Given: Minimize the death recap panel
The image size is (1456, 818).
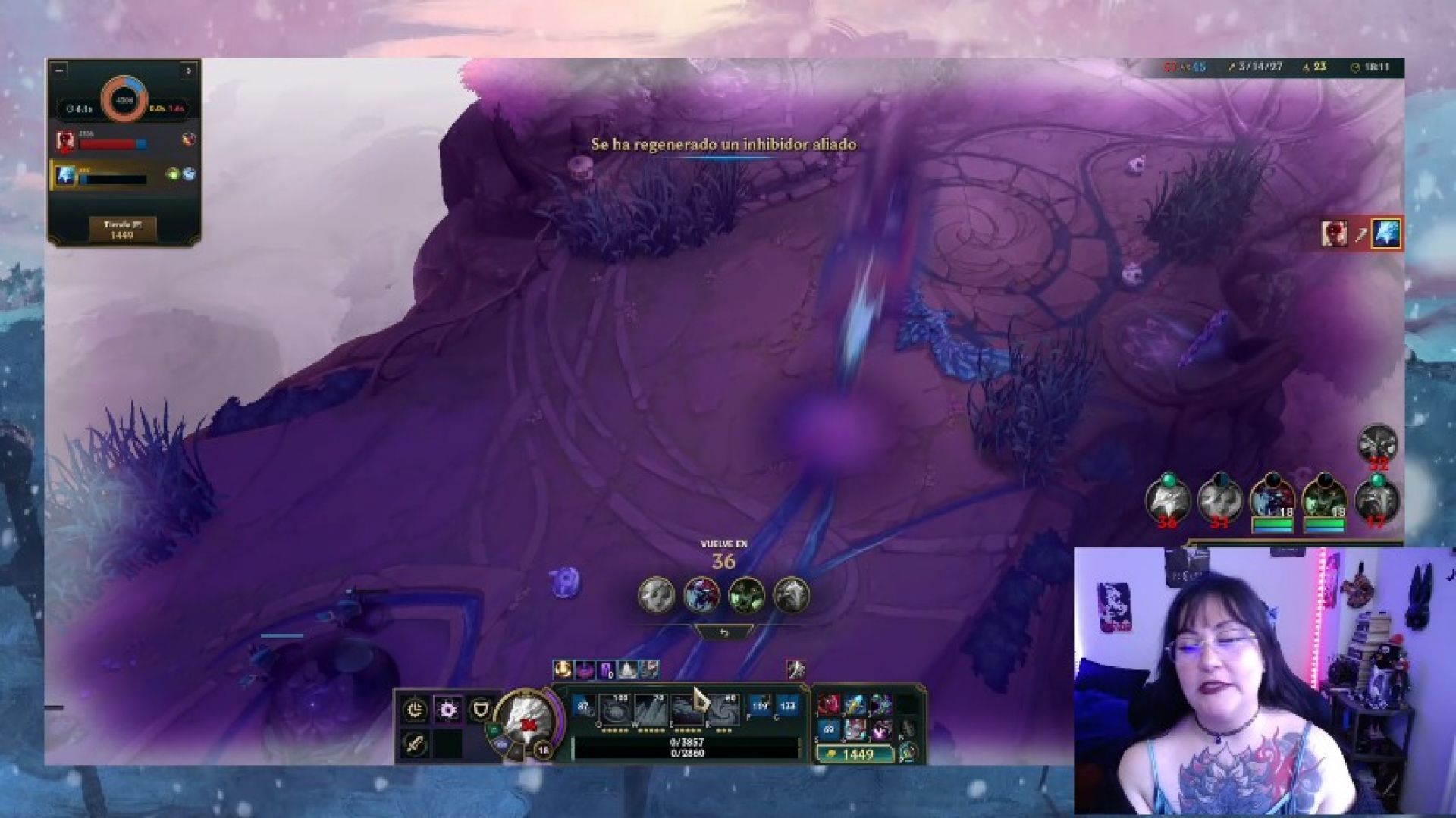Looking at the screenshot, I should click(60, 71).
